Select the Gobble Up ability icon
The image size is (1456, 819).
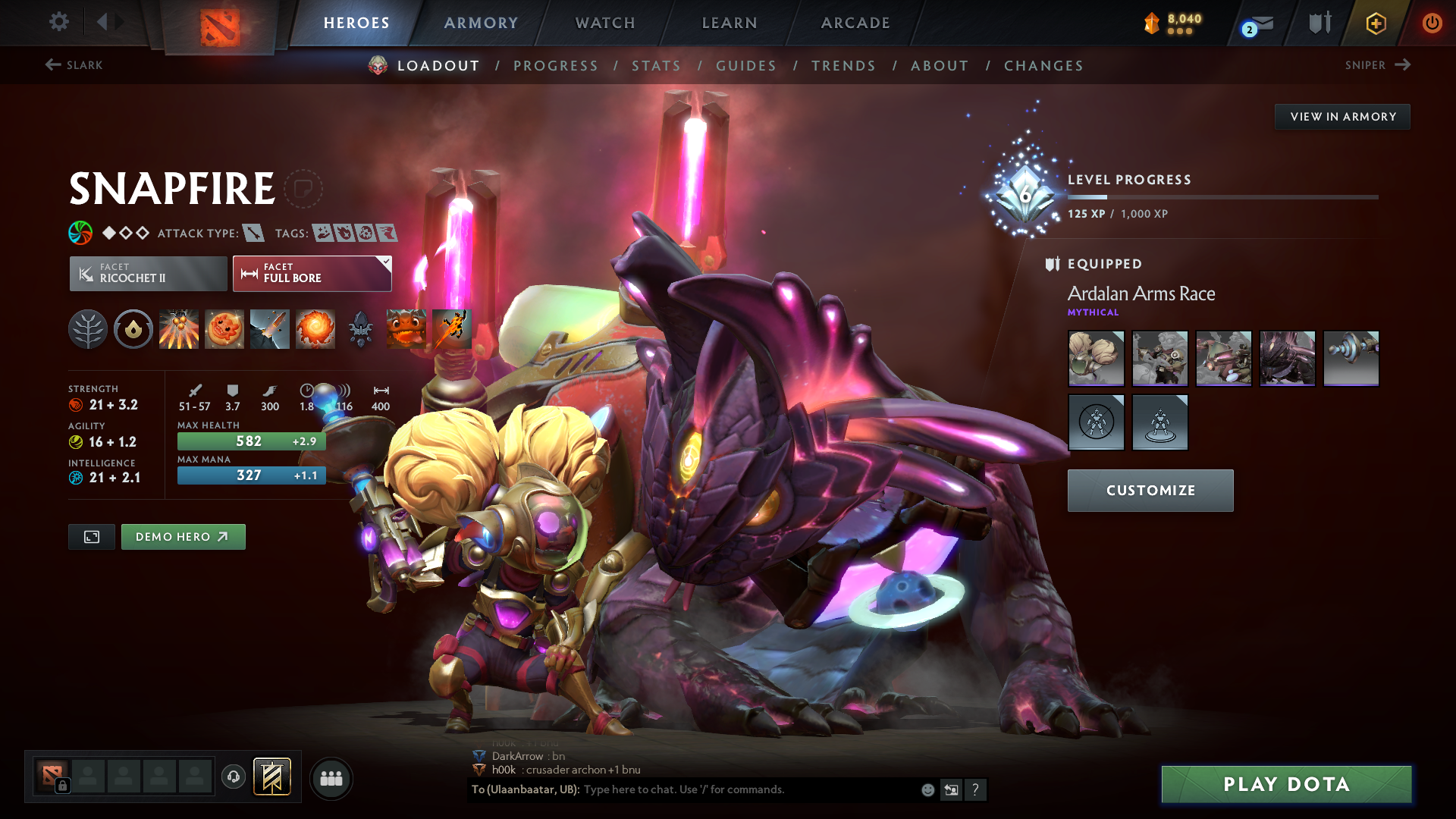[406, 328]
